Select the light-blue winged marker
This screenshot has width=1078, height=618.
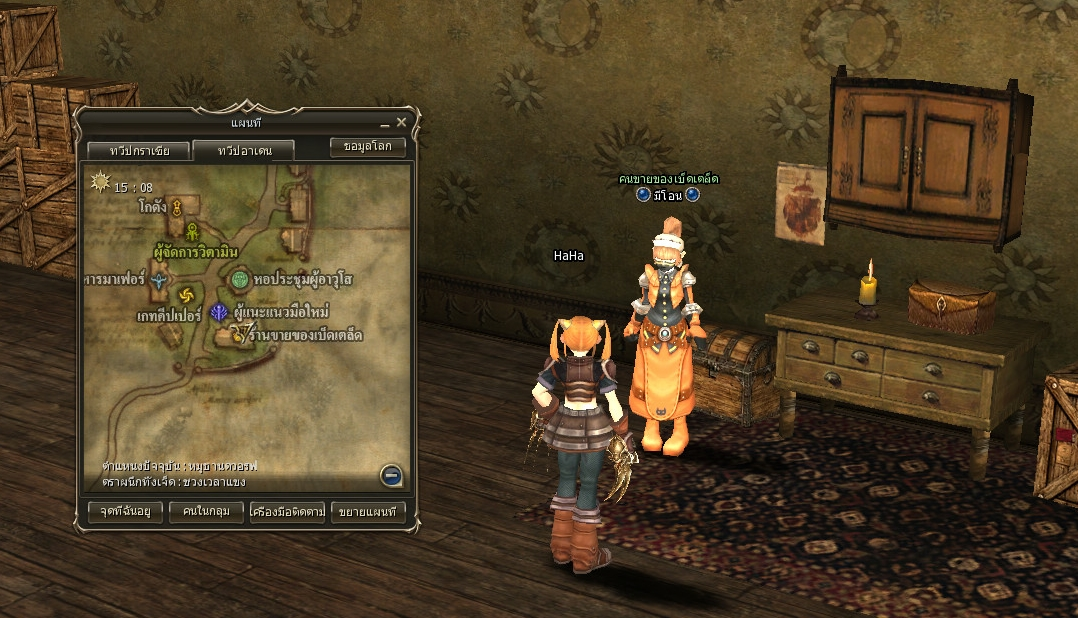coord(160,281)
